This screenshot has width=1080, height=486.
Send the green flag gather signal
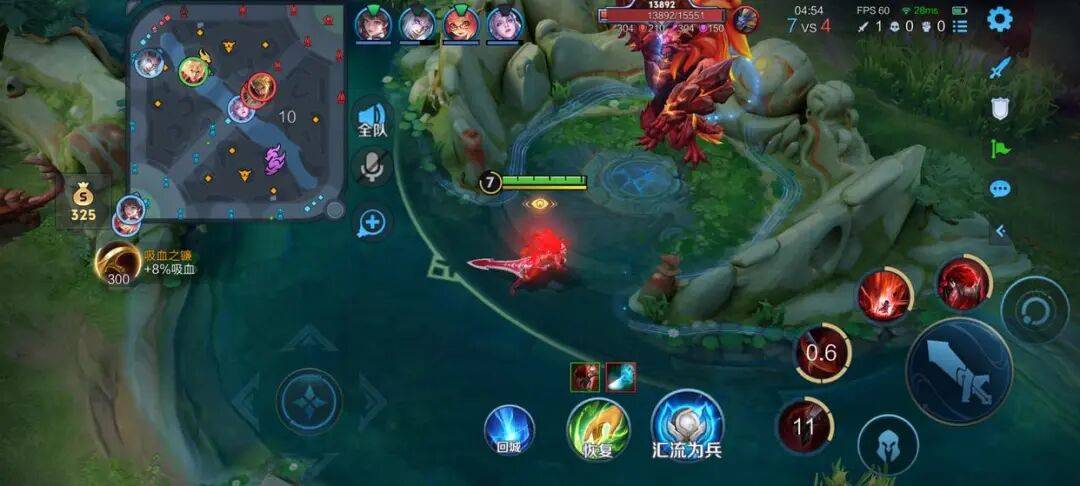coord(1000,149)
